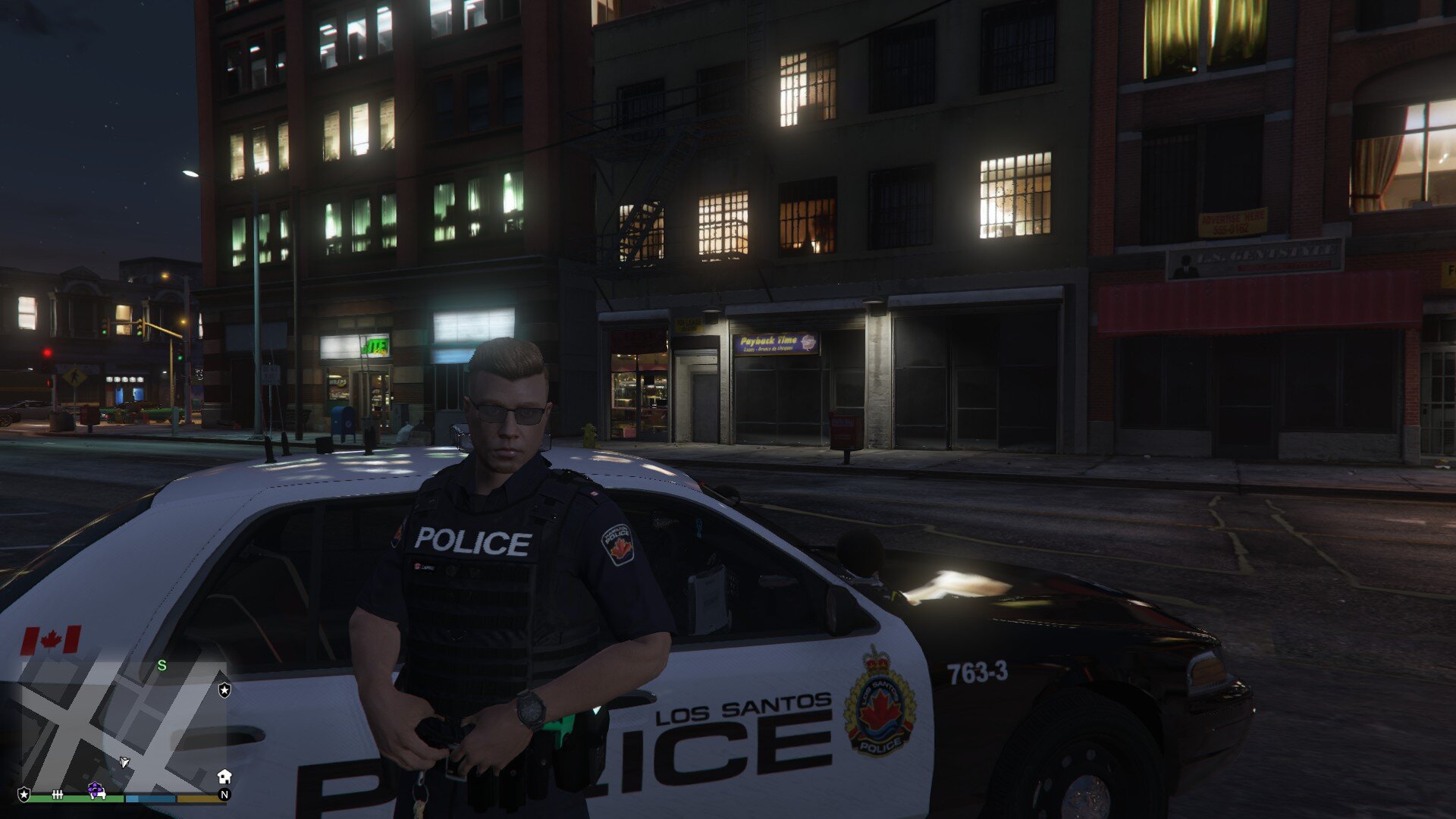This screenshot has width=1456, height=819.
Task: Click the fence-shaped blip on minimap
Action: [58, 794]
